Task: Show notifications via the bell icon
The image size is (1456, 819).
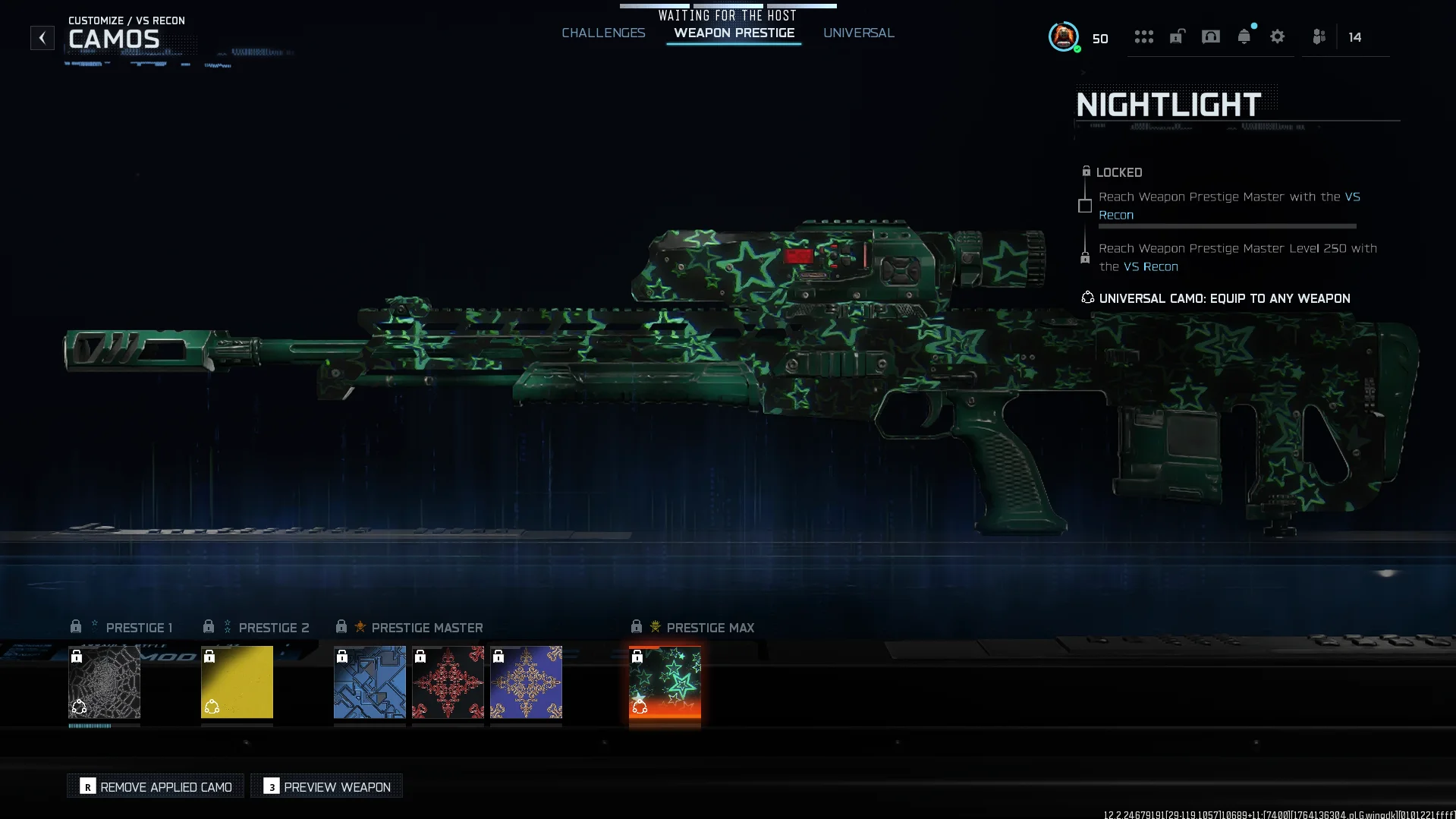Action: 1244,36
